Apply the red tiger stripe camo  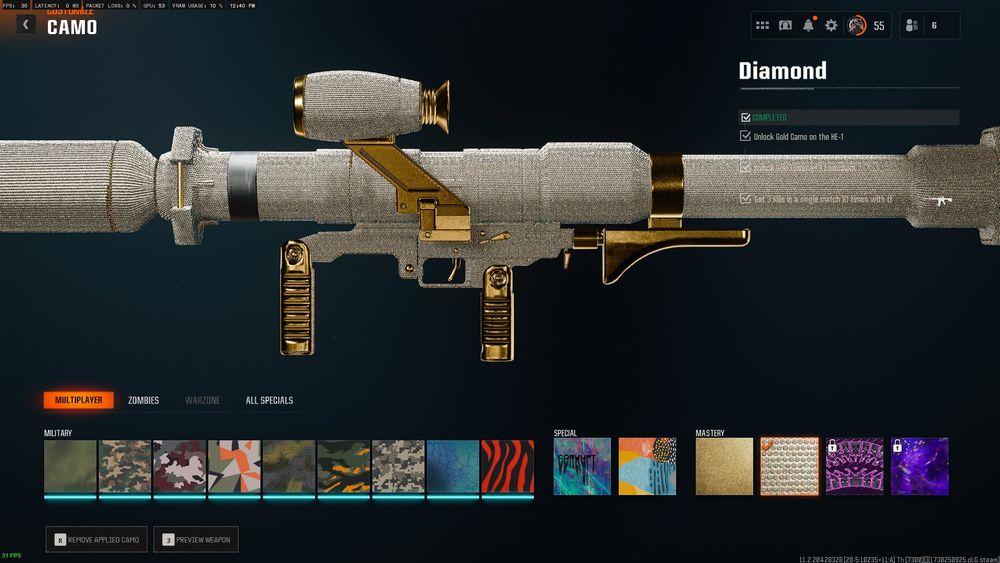point(507,466)
